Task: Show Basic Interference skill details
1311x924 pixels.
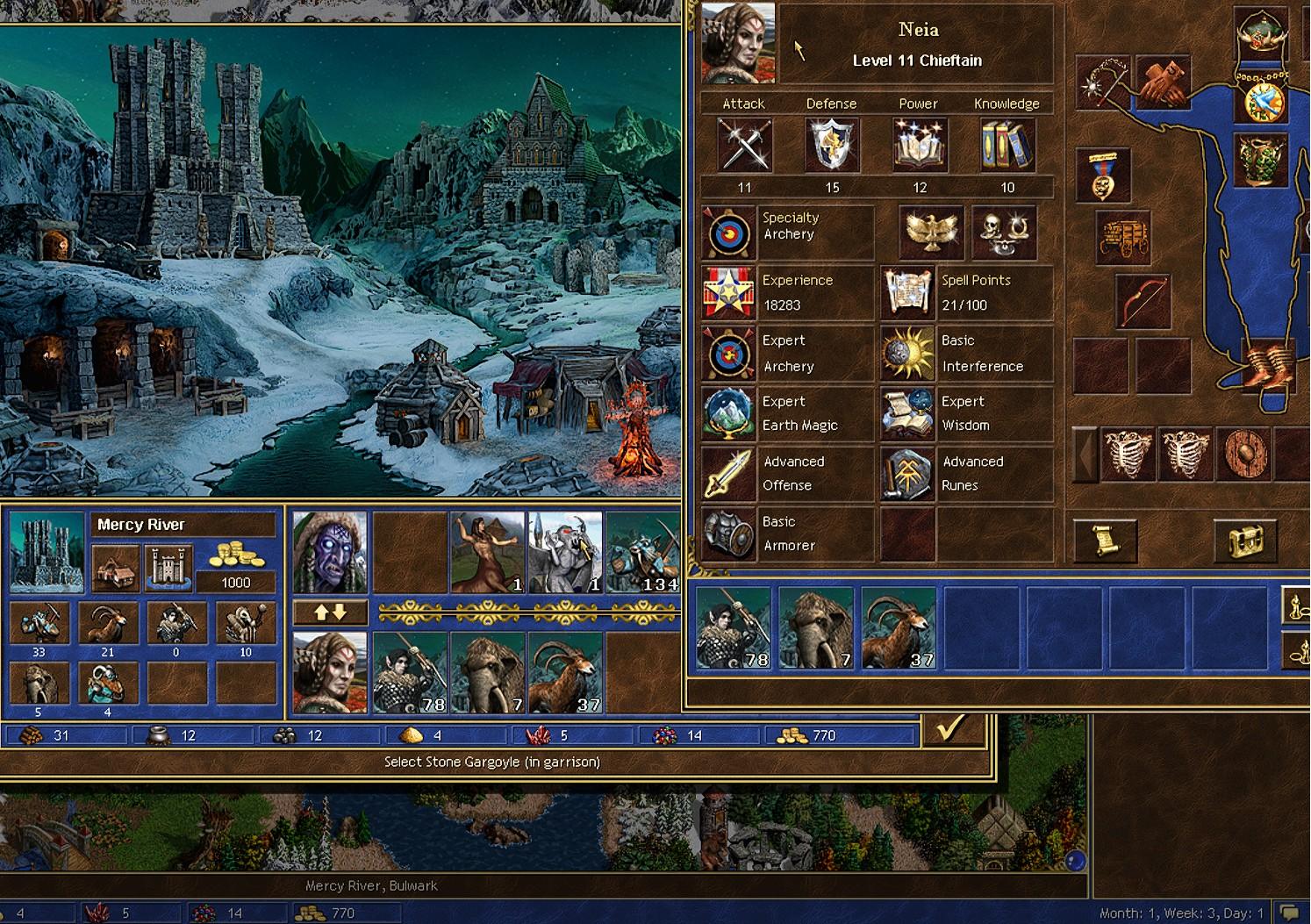Action: click(907, 354)
